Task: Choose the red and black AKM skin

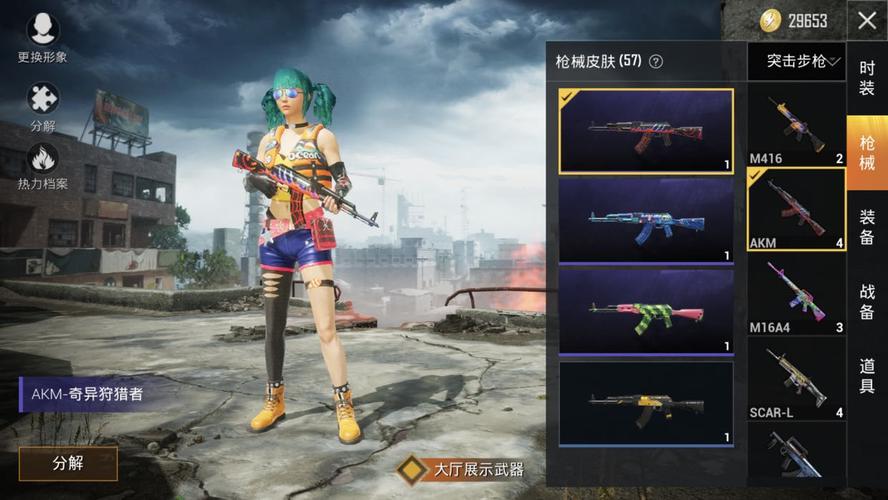Action: click(x=646, y=131)
